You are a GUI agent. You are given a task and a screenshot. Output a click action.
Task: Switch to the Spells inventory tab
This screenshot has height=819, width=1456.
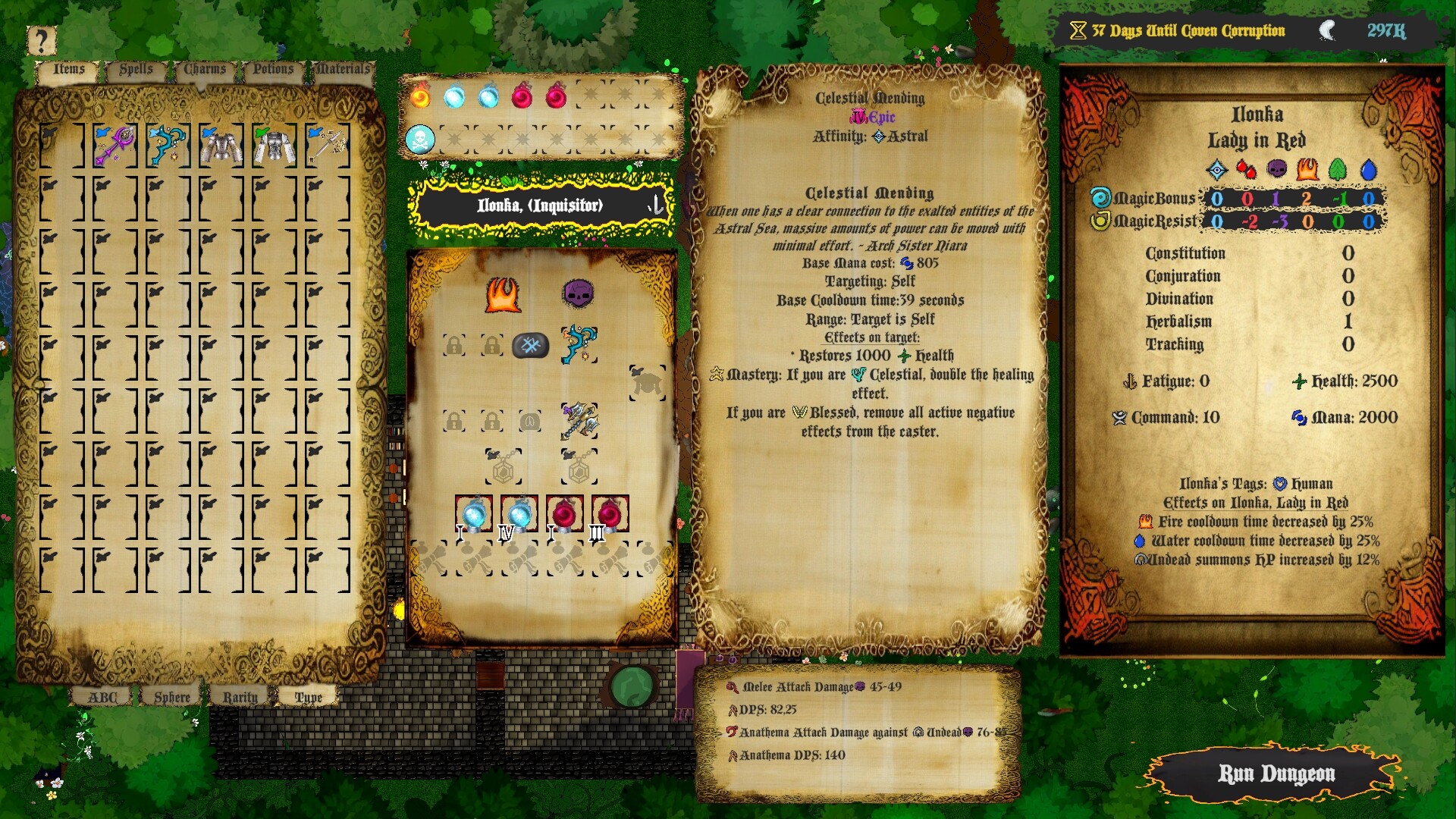click(x=135, y=70)
